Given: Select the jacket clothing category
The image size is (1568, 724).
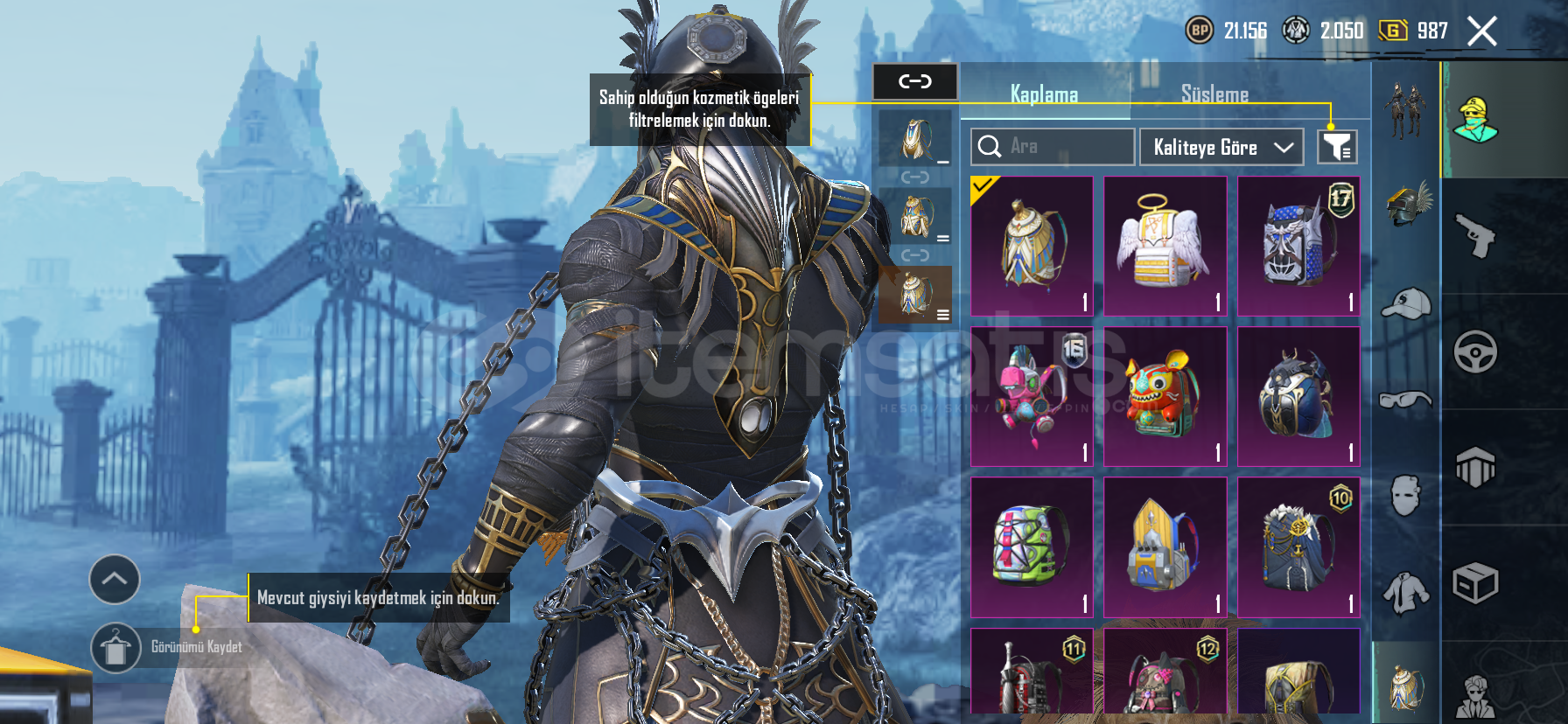Looking at the screenshot, I should point(1405,595).
